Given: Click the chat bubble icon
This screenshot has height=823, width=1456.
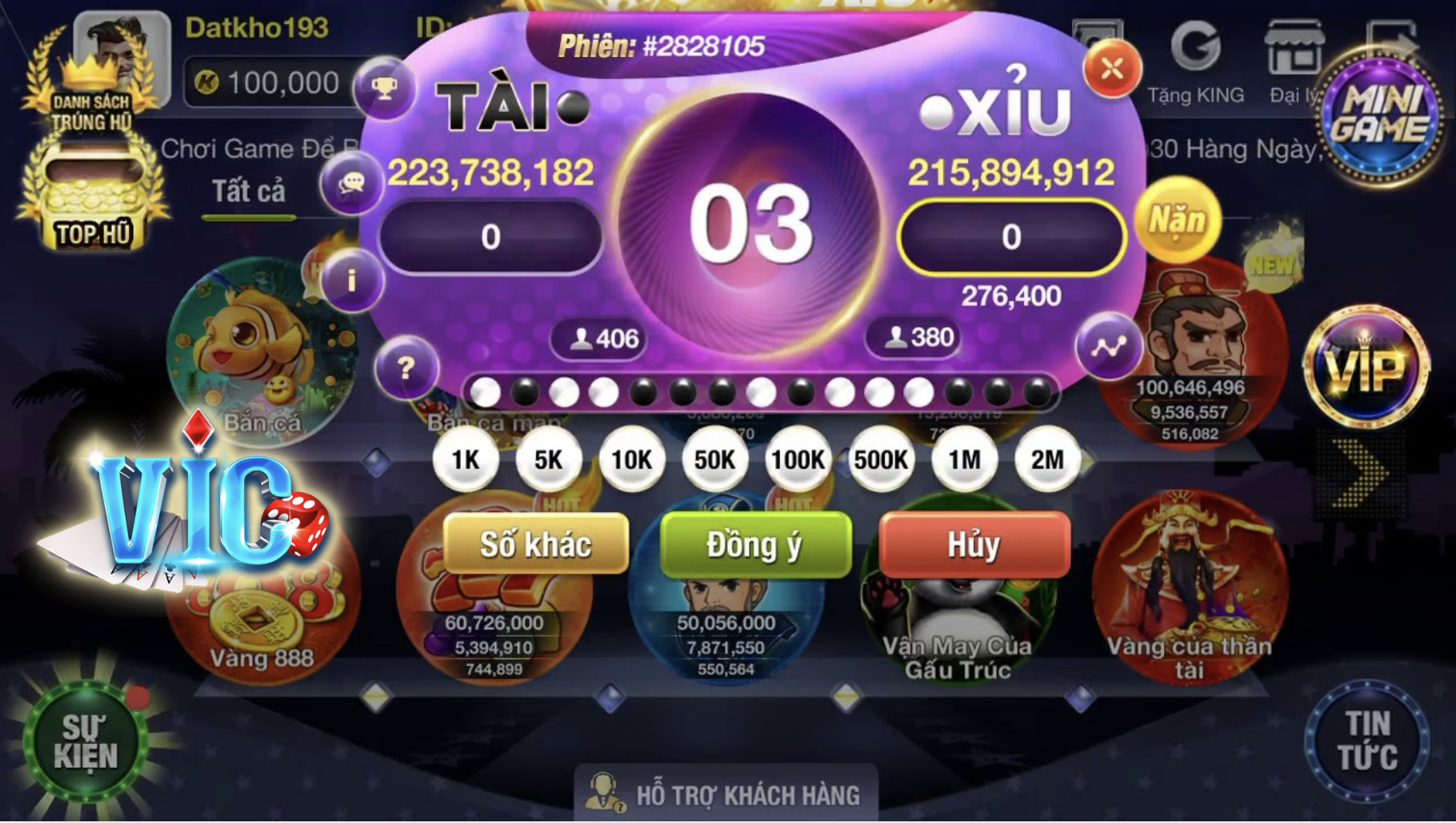Looking at the screenshot, I should (x=351, y=183).
